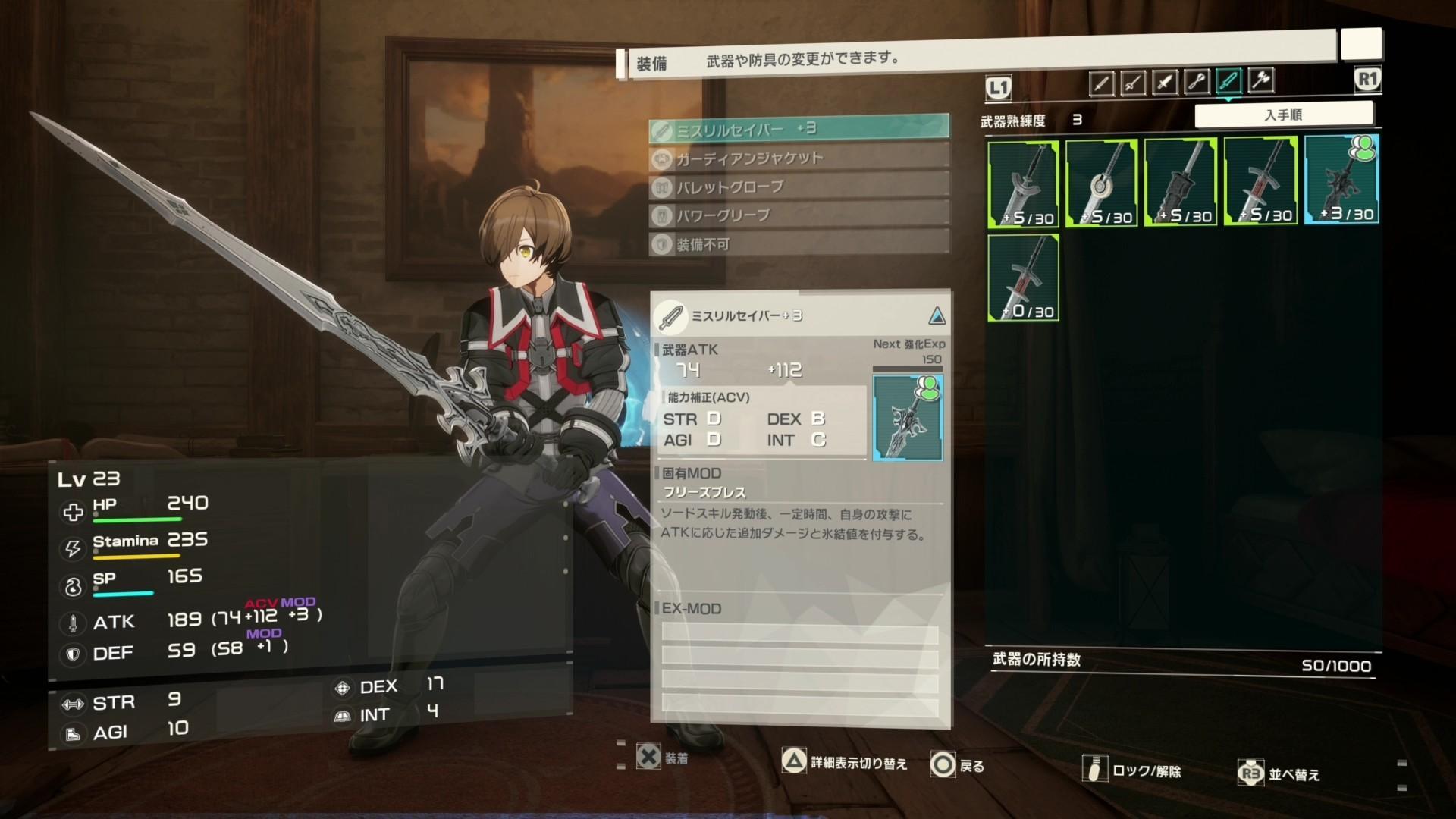Select the one-handed sword weapon category icon
Screen dimensions: 1456x819
point(1102,82)
